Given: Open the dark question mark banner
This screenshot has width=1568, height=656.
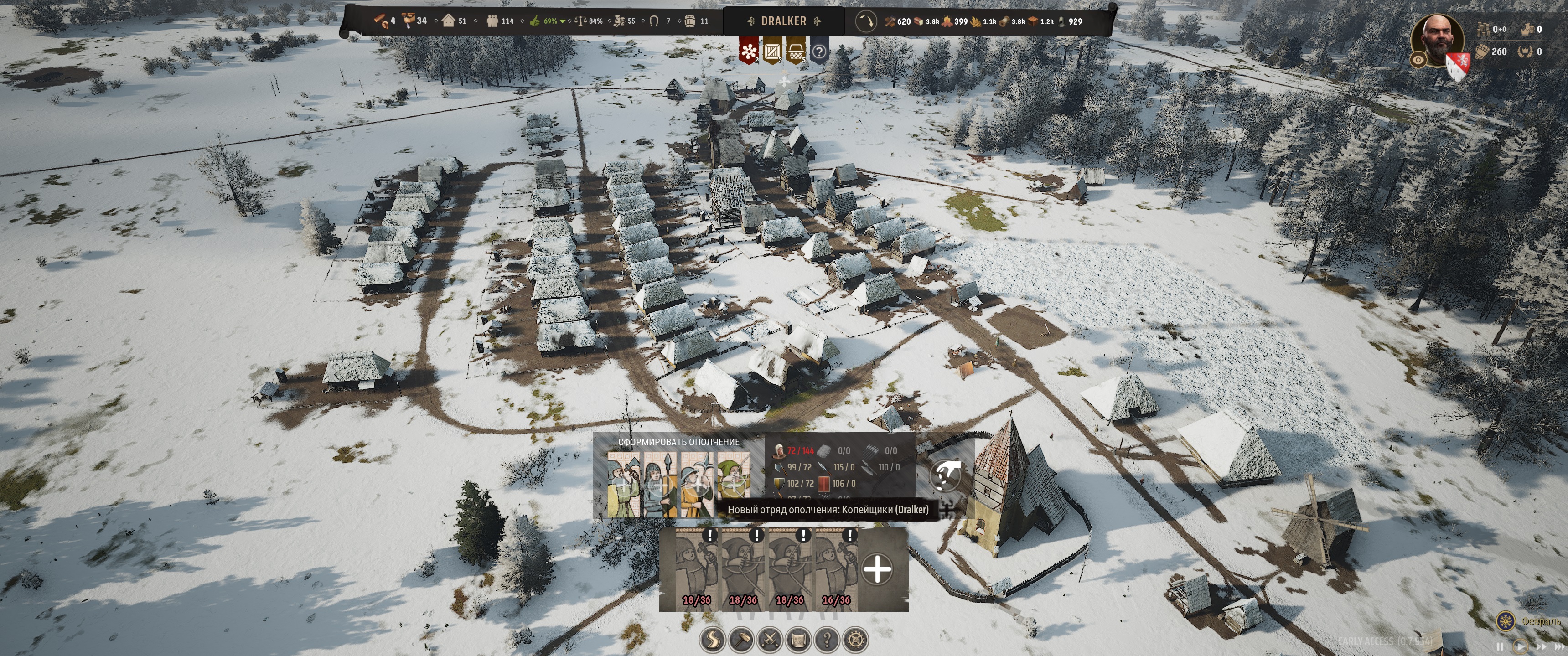Looking at the screenshot, I should tap(819, 52).
